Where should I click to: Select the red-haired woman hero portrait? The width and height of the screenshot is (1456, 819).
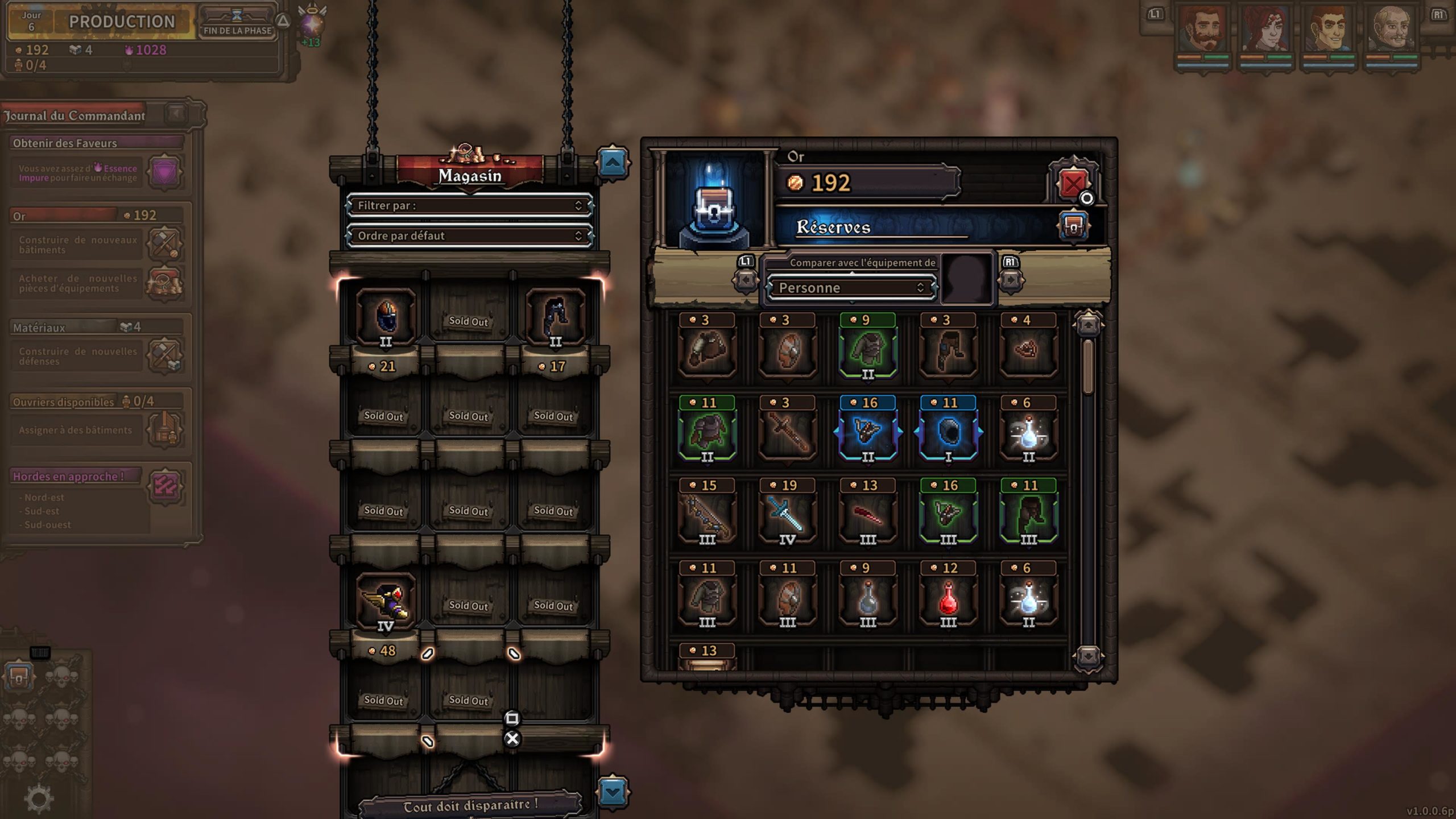[x=1265, y=30]
